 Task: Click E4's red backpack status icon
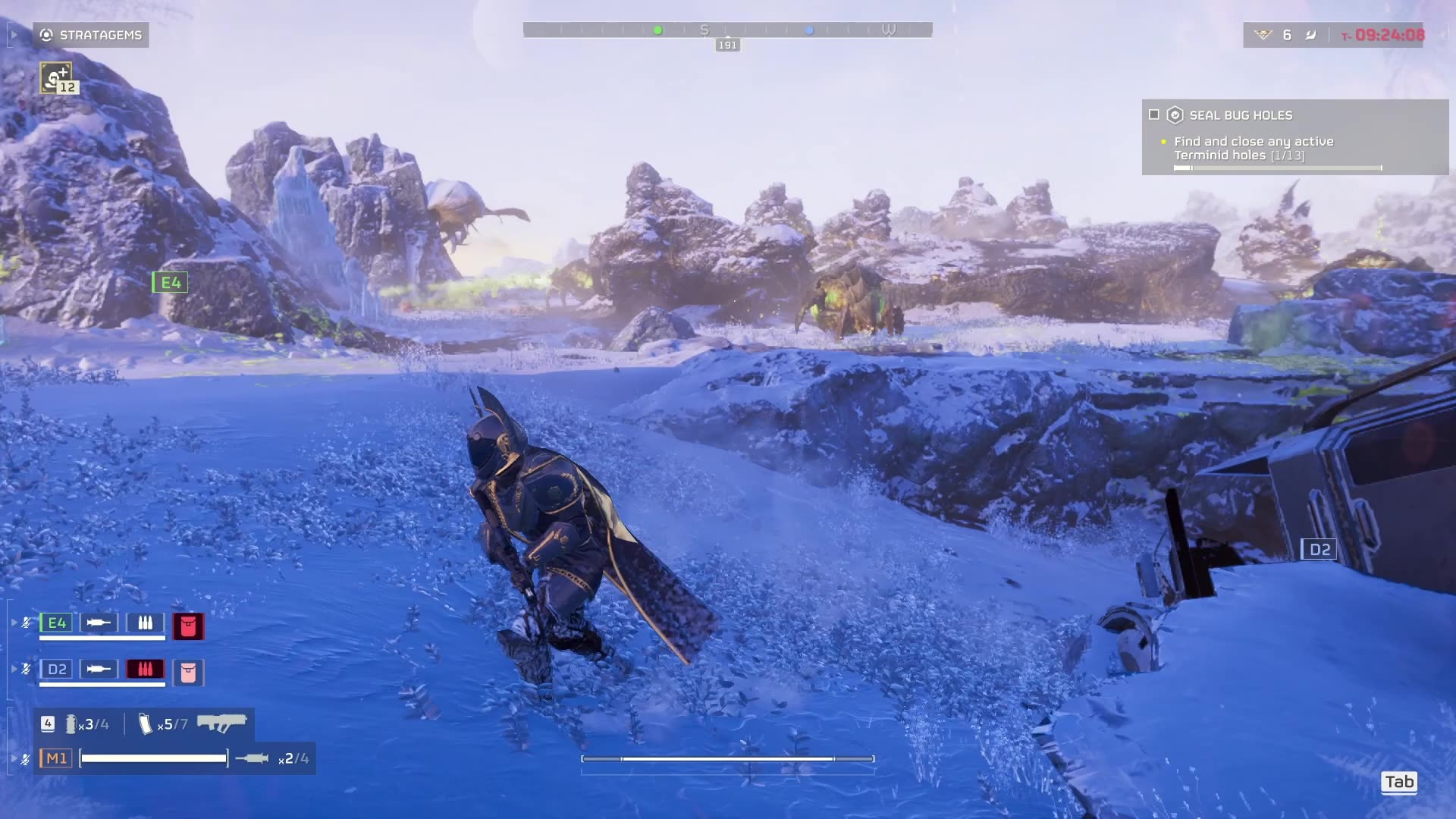click(188, 626)
